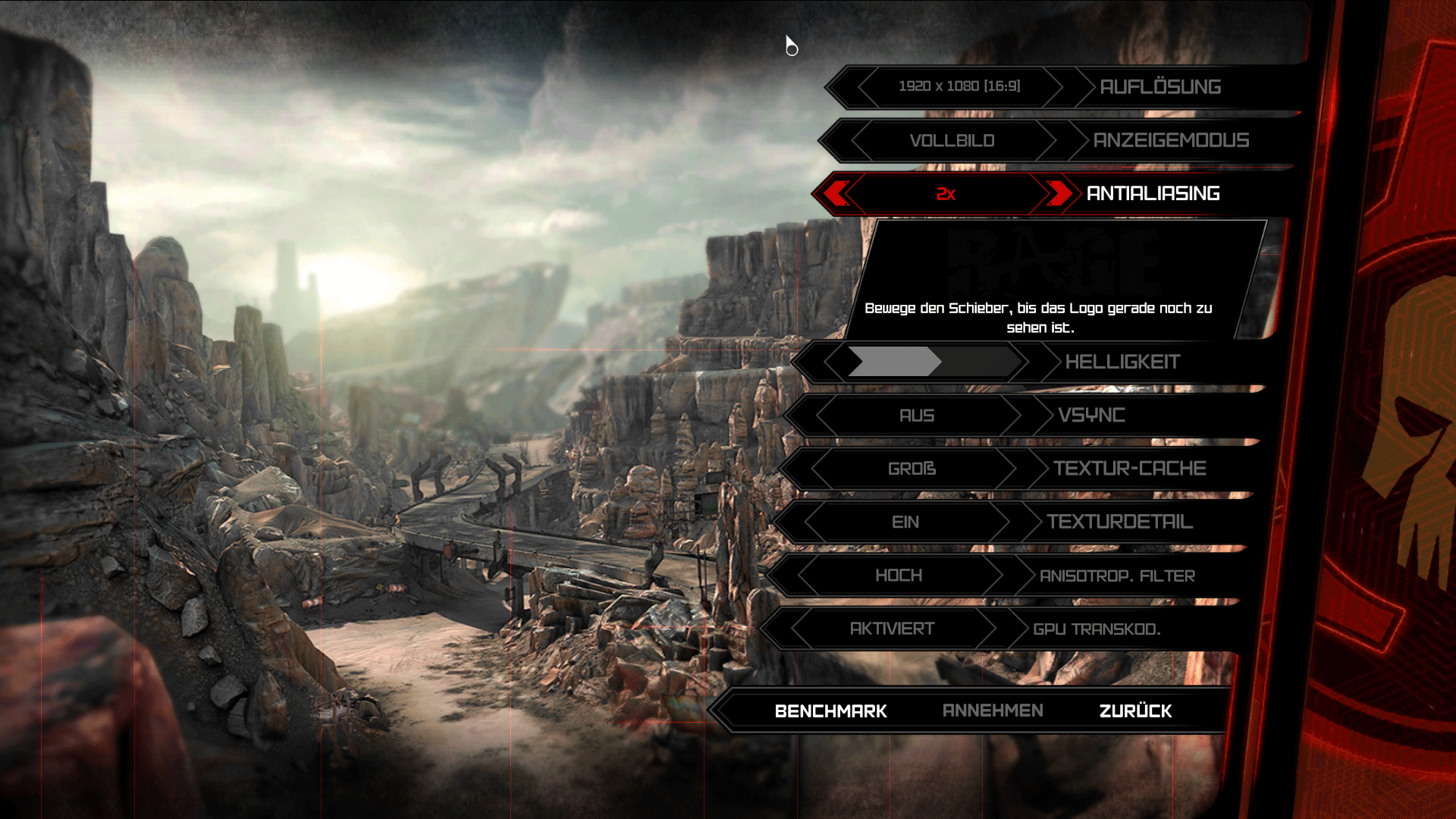Change the Textur-Cache Groß option
1456x819 pixels.
912,469
